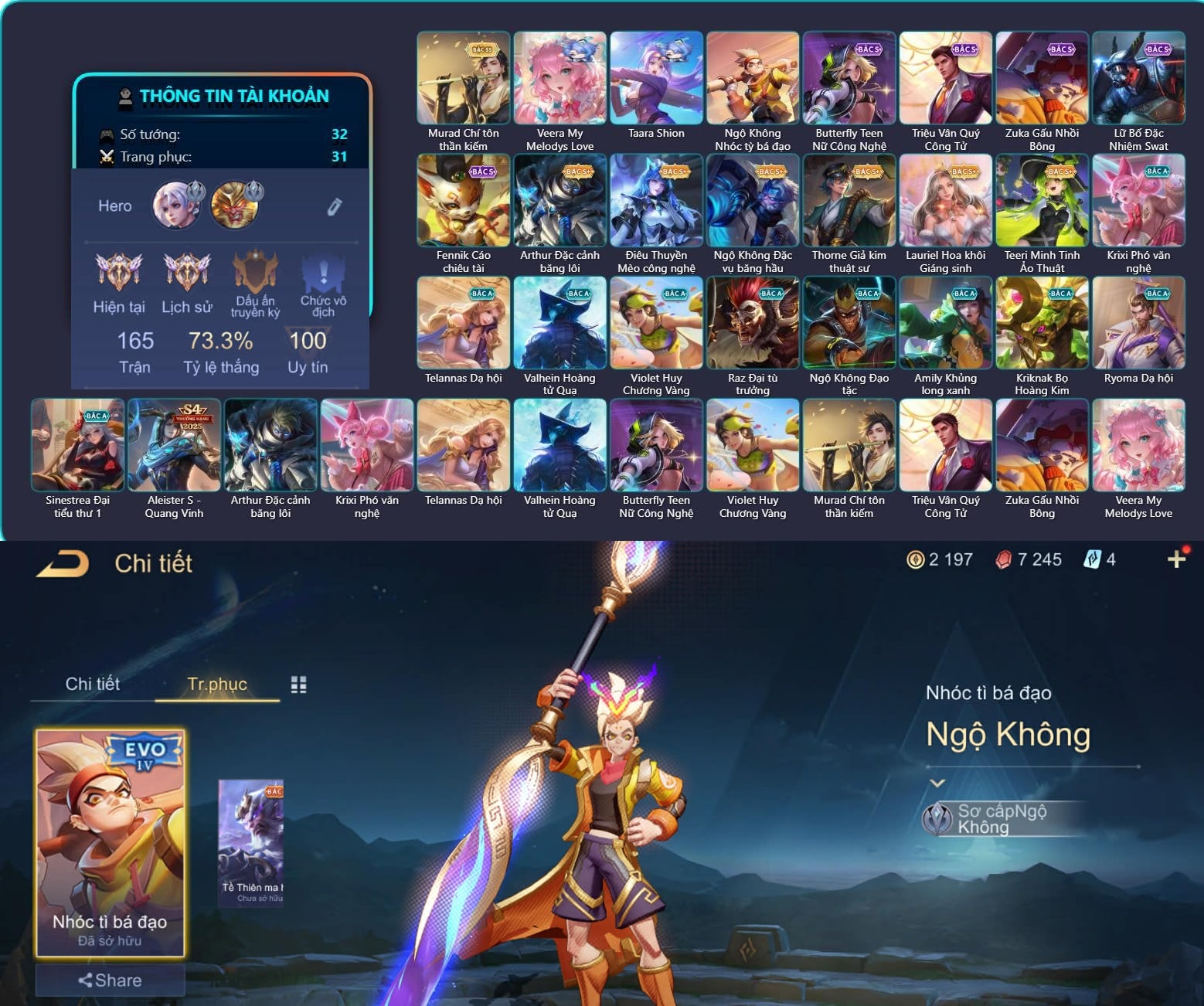Select the Nhóc tì bá đạo skin card
The width and height of the screenshot is (1204, 1006).
click(110, 842)
